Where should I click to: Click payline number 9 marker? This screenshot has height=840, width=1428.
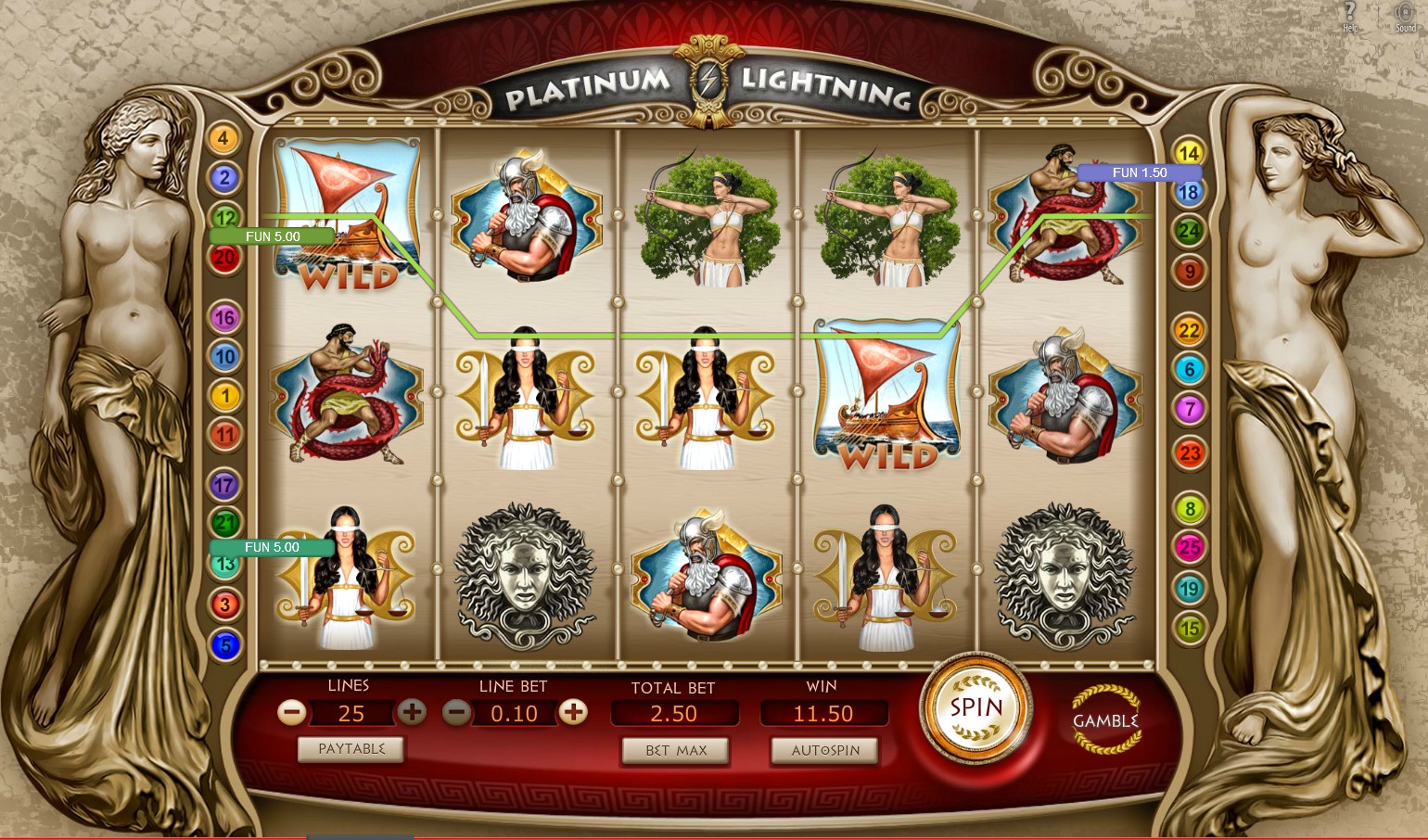(1190, 272)
